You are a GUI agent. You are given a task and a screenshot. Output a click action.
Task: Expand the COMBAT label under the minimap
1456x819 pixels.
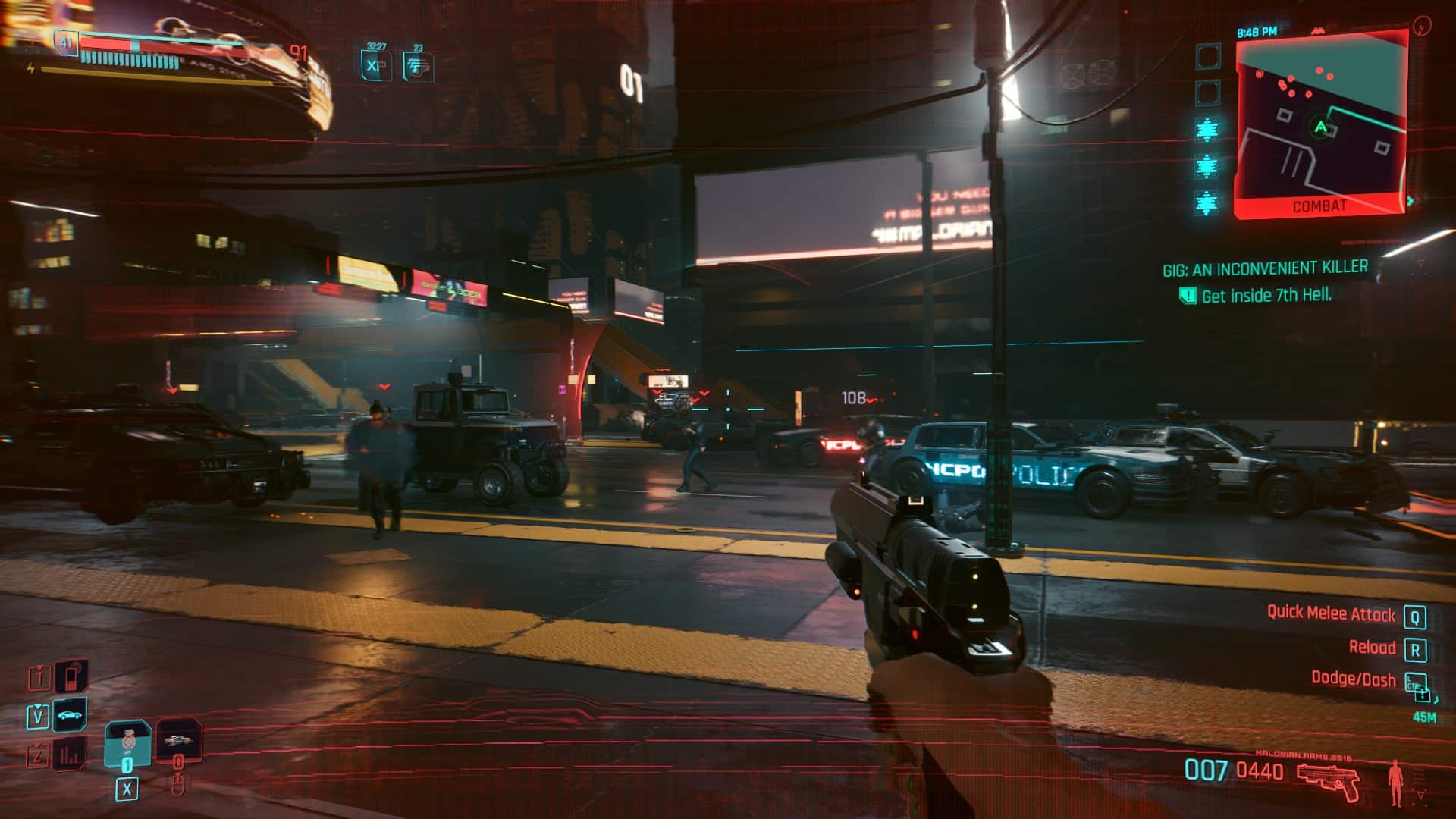tap(1321, 205)
